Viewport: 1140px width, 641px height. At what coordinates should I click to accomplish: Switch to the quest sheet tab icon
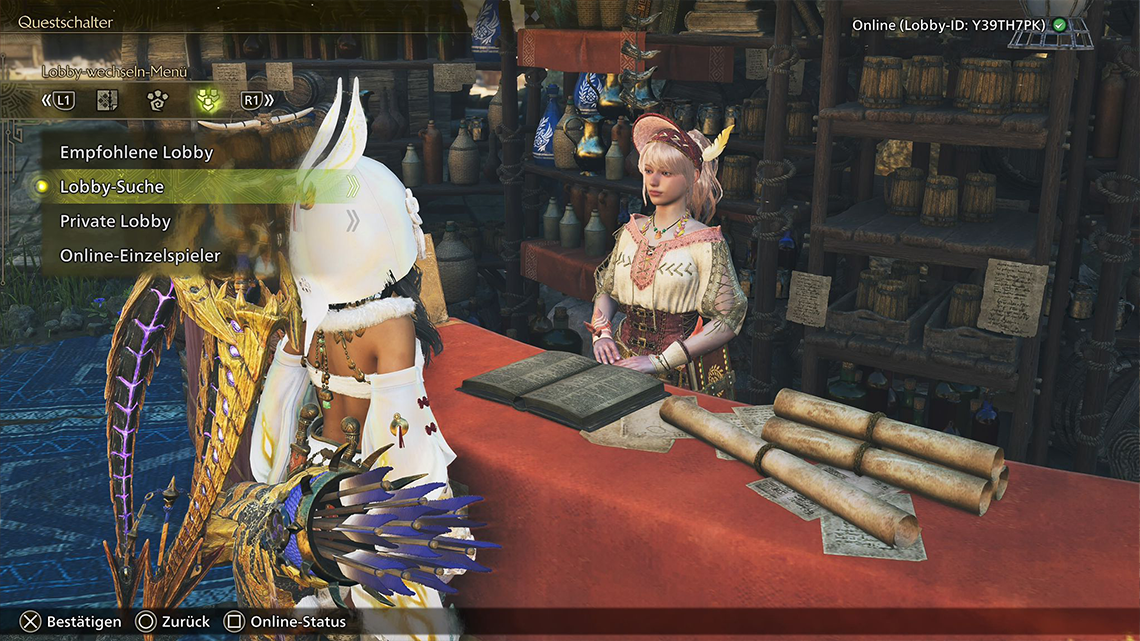pos(108,100)
